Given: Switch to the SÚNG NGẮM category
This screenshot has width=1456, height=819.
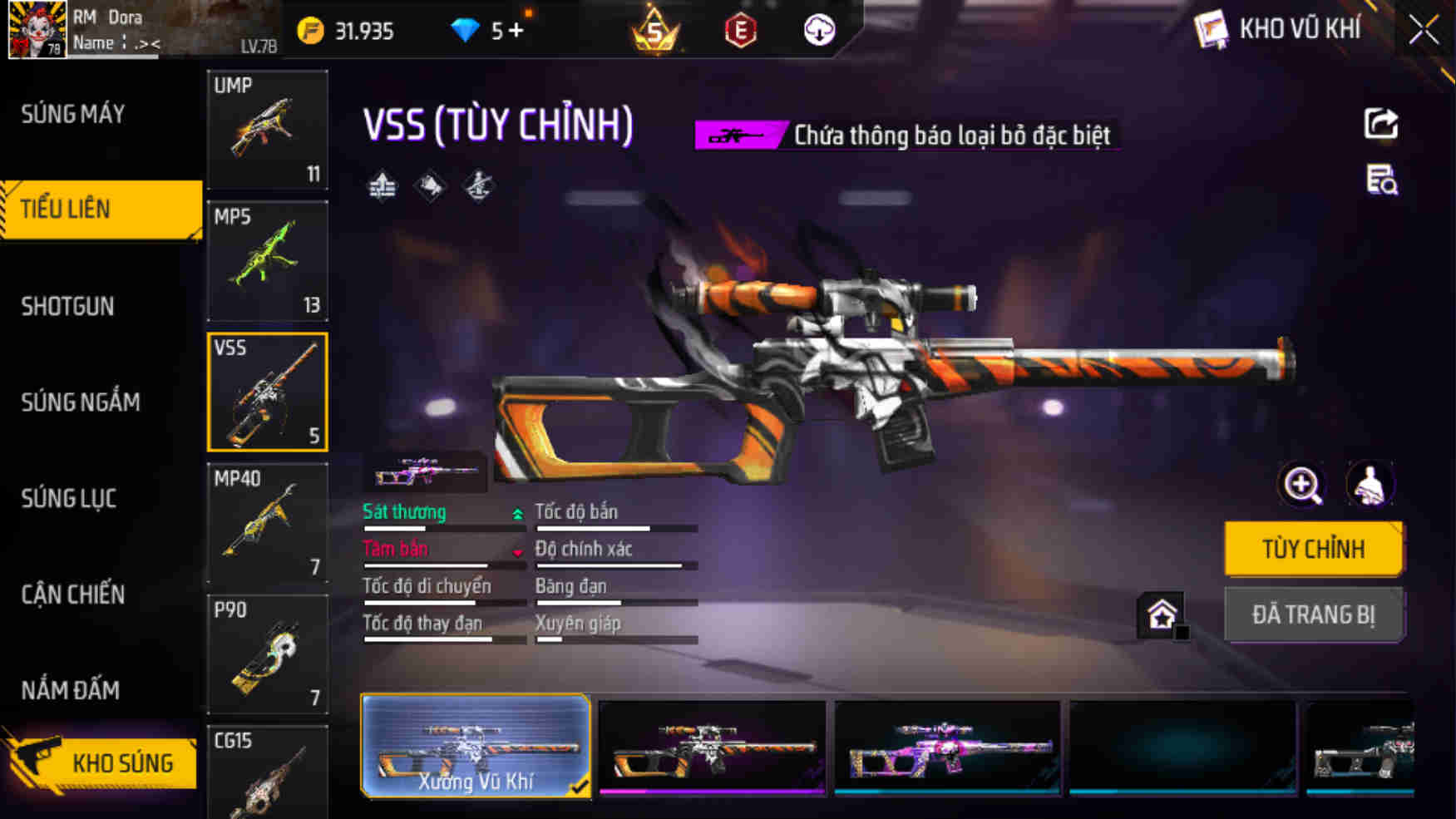Looking at the screenshot, I should pos(79,402).
